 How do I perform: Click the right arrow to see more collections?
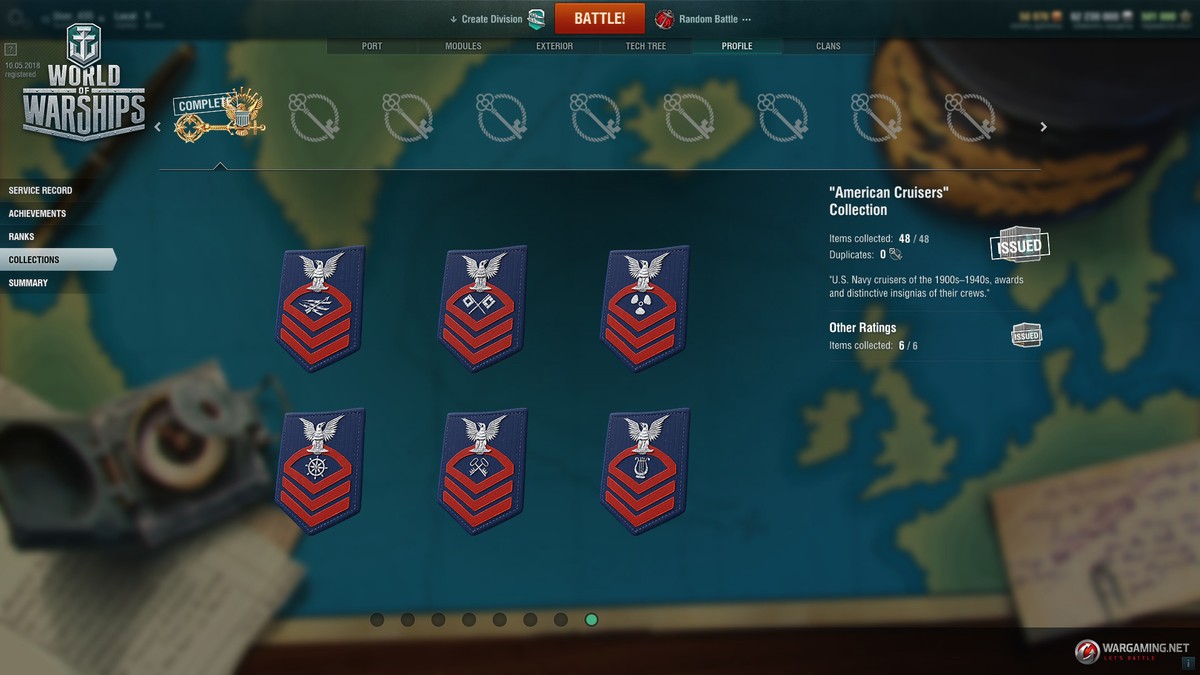tap(1043, 127)
